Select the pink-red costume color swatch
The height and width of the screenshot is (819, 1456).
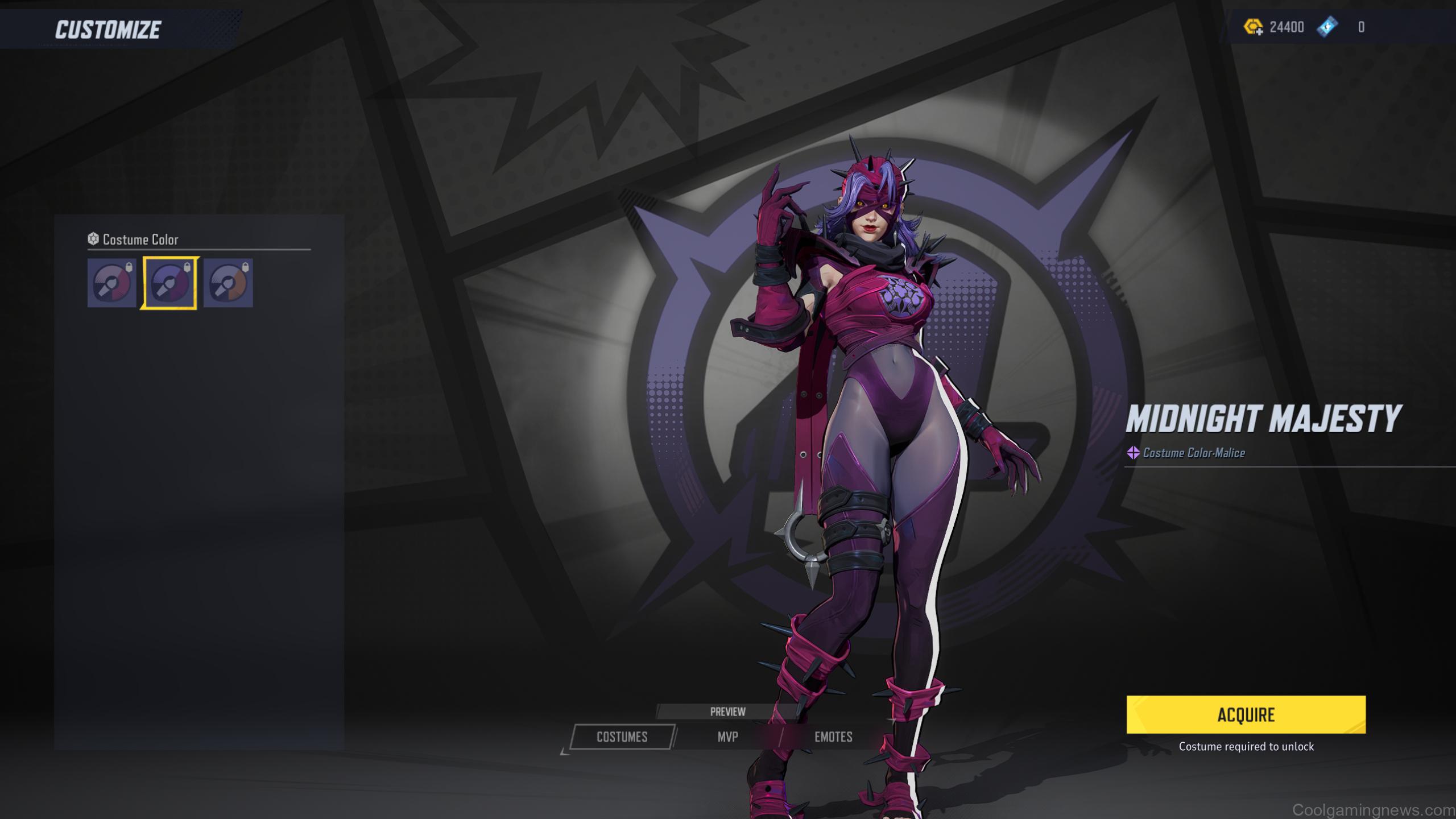(x=111, y=283)
